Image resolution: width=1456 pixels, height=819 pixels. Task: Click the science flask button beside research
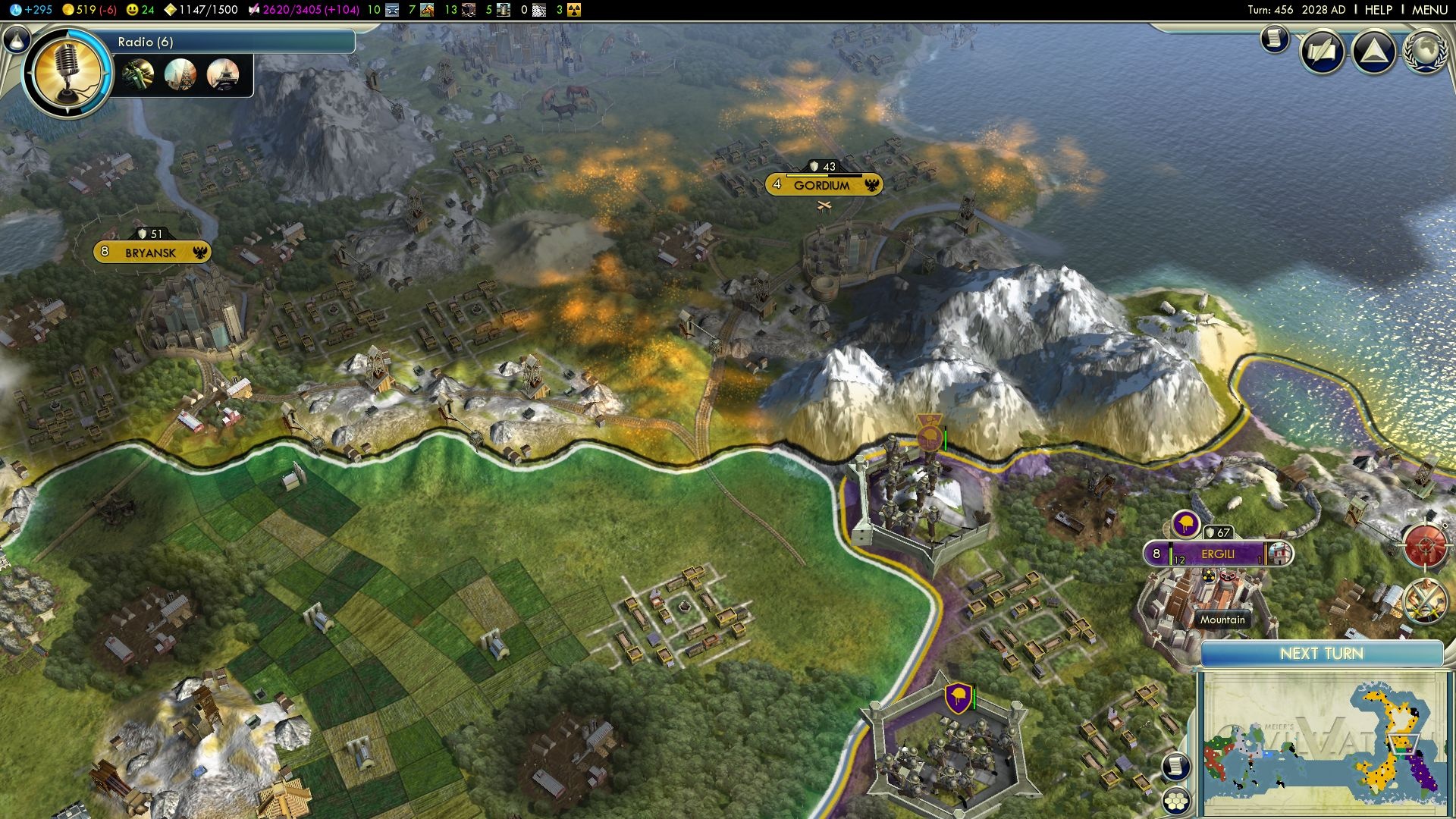point(16,39)
